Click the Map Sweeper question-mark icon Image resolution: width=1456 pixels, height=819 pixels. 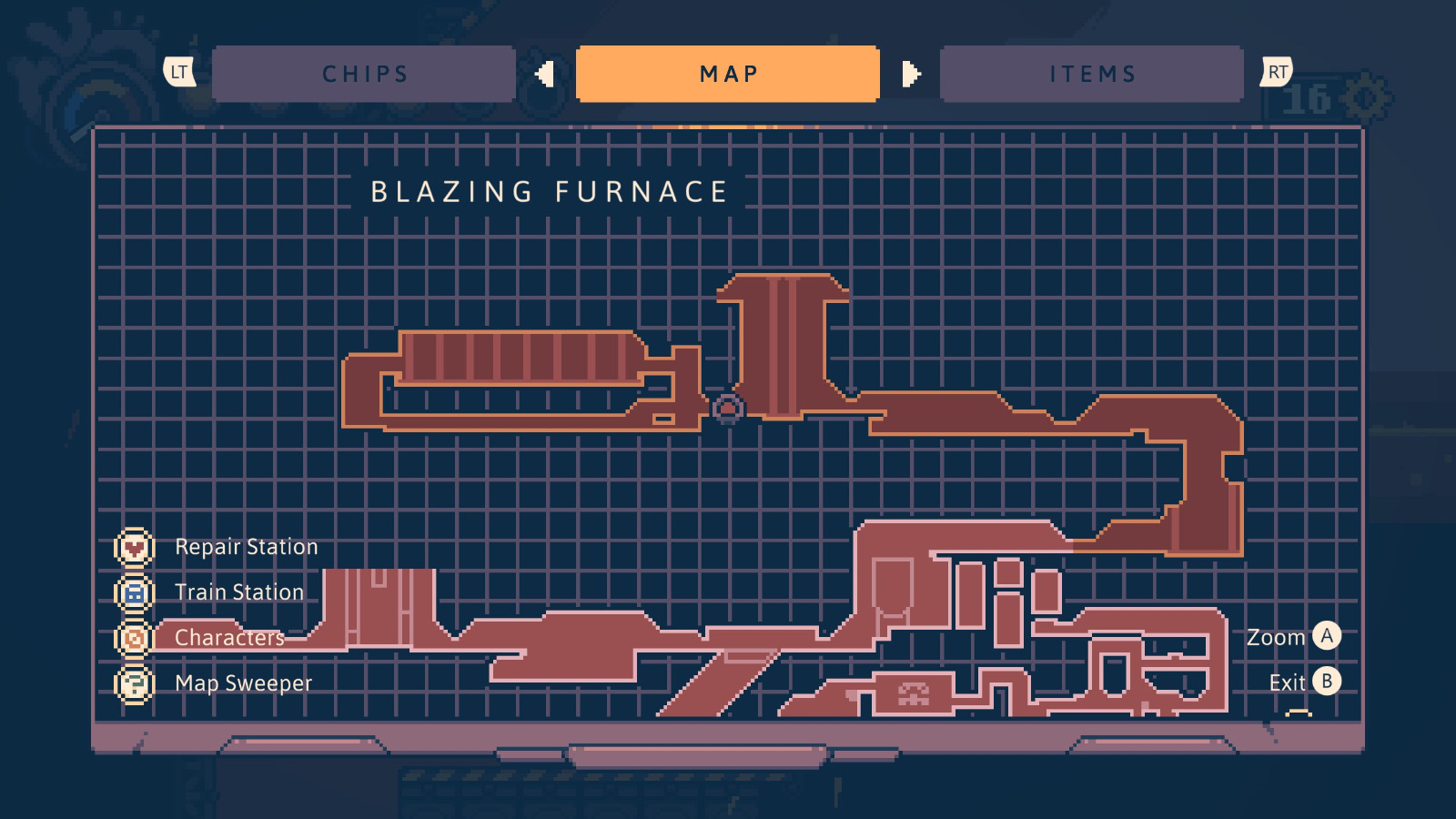coord(133,682)
